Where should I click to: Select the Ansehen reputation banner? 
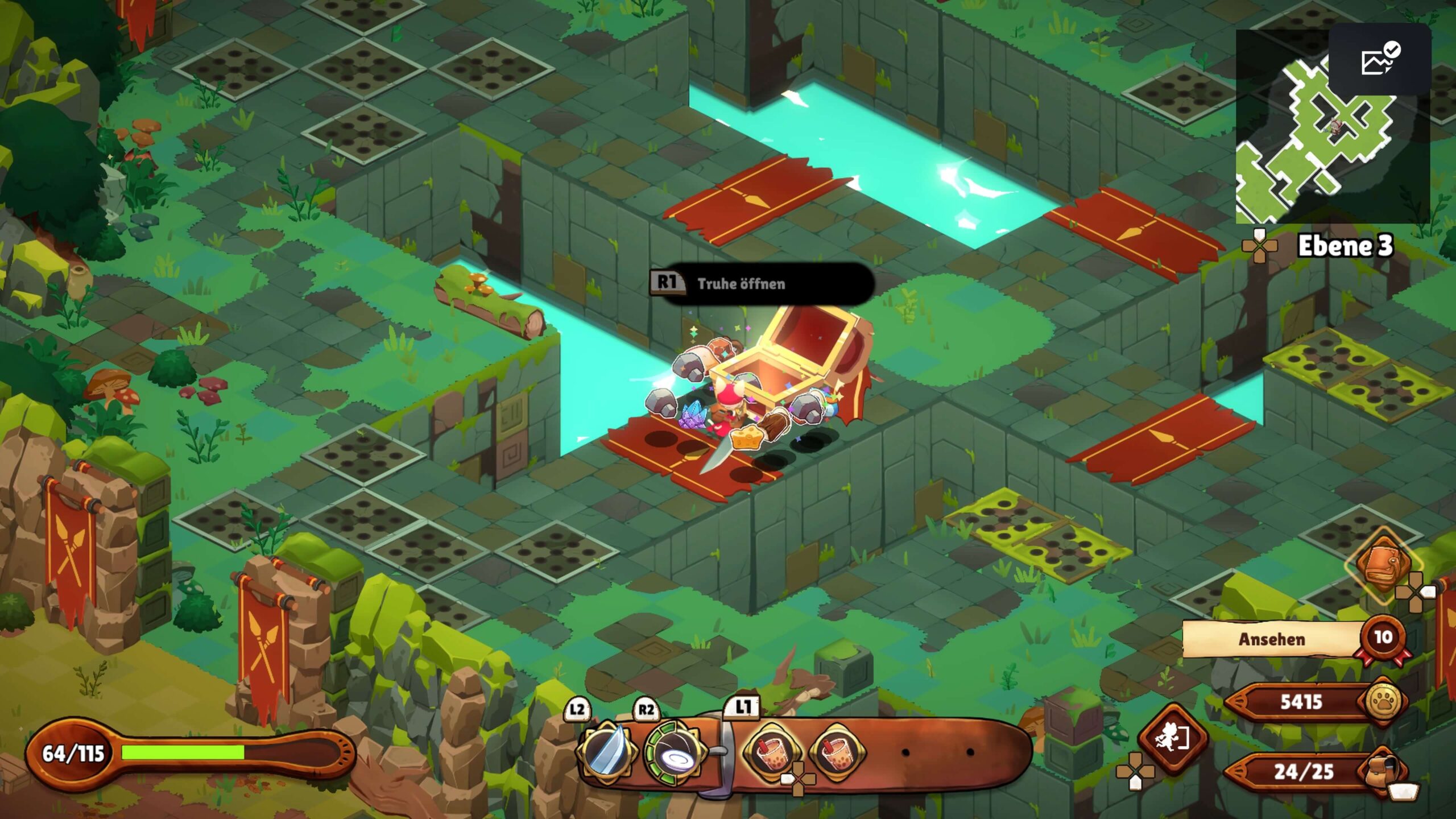coord(1272,639)
